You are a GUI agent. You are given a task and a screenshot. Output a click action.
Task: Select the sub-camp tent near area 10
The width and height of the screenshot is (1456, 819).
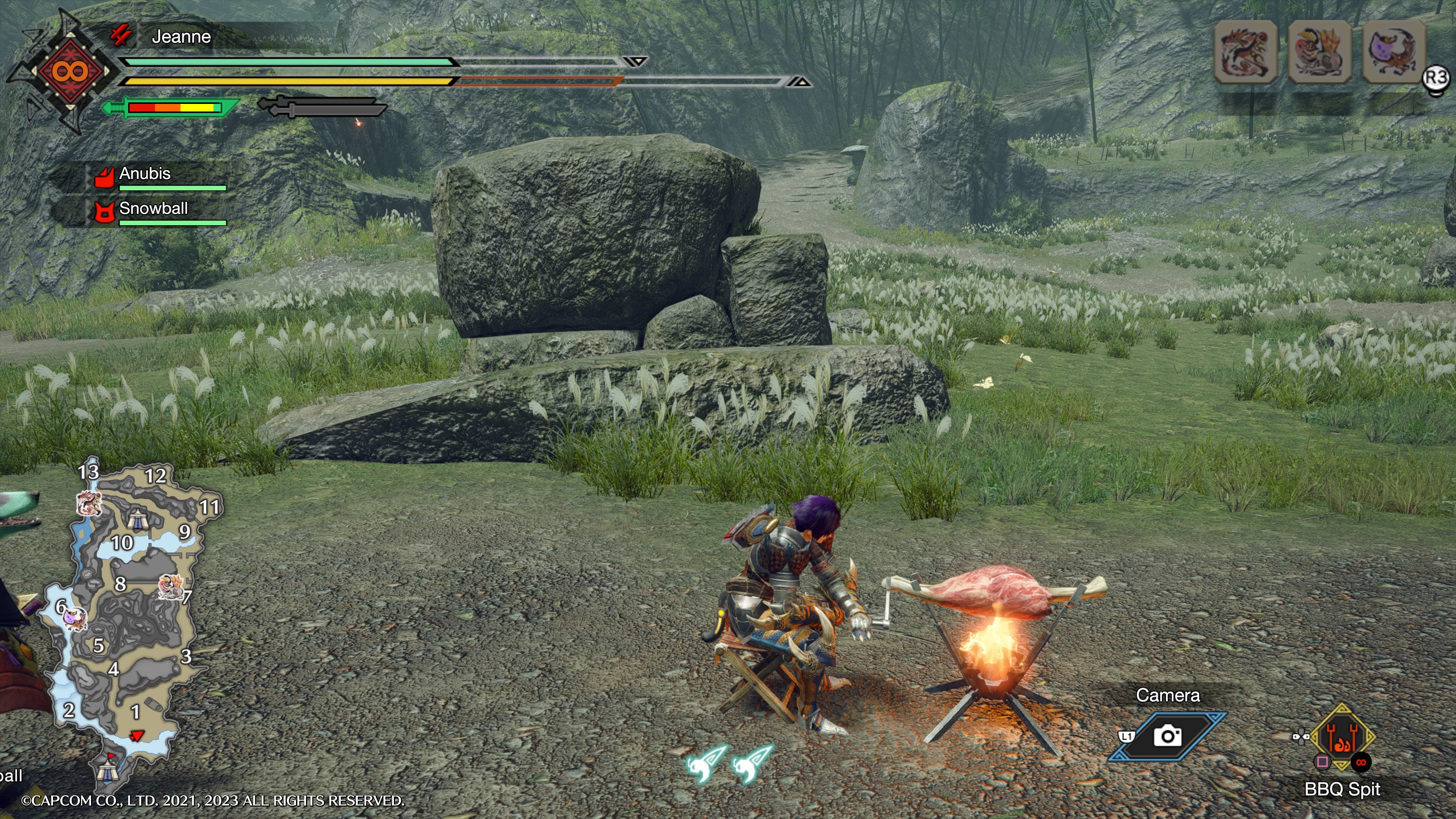[137, 517]
